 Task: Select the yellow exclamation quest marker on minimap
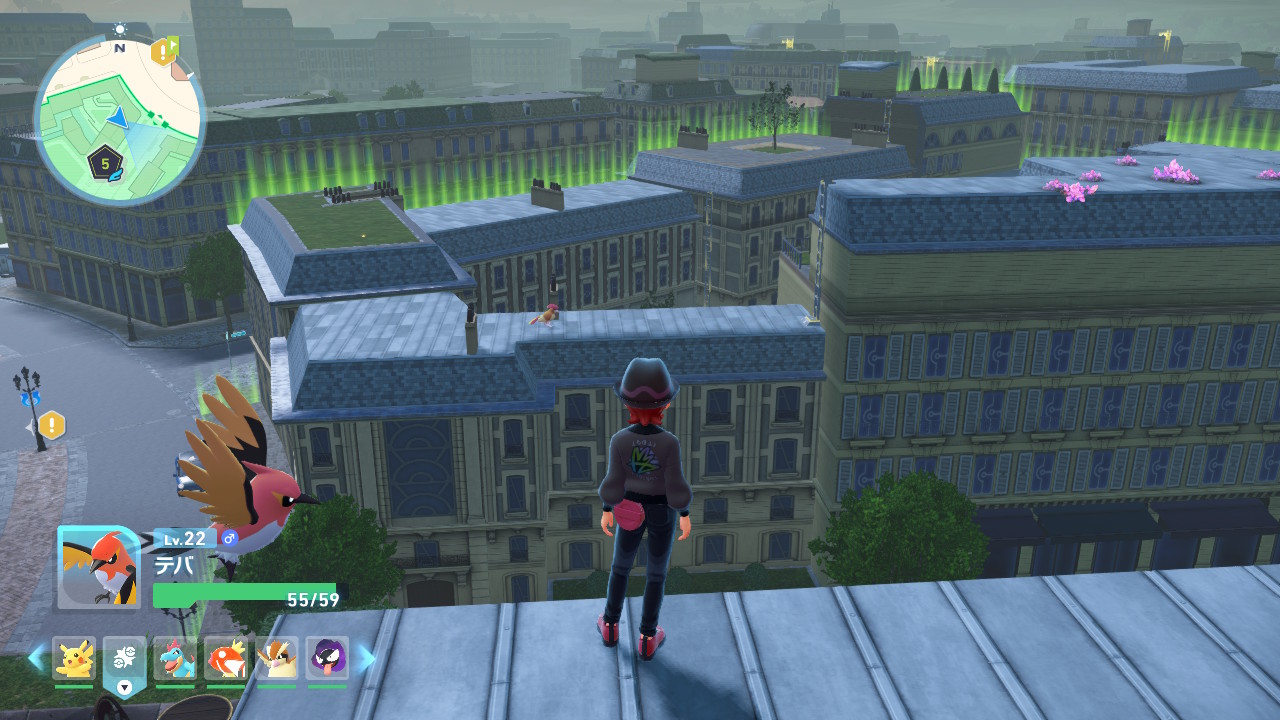[163, 51]
